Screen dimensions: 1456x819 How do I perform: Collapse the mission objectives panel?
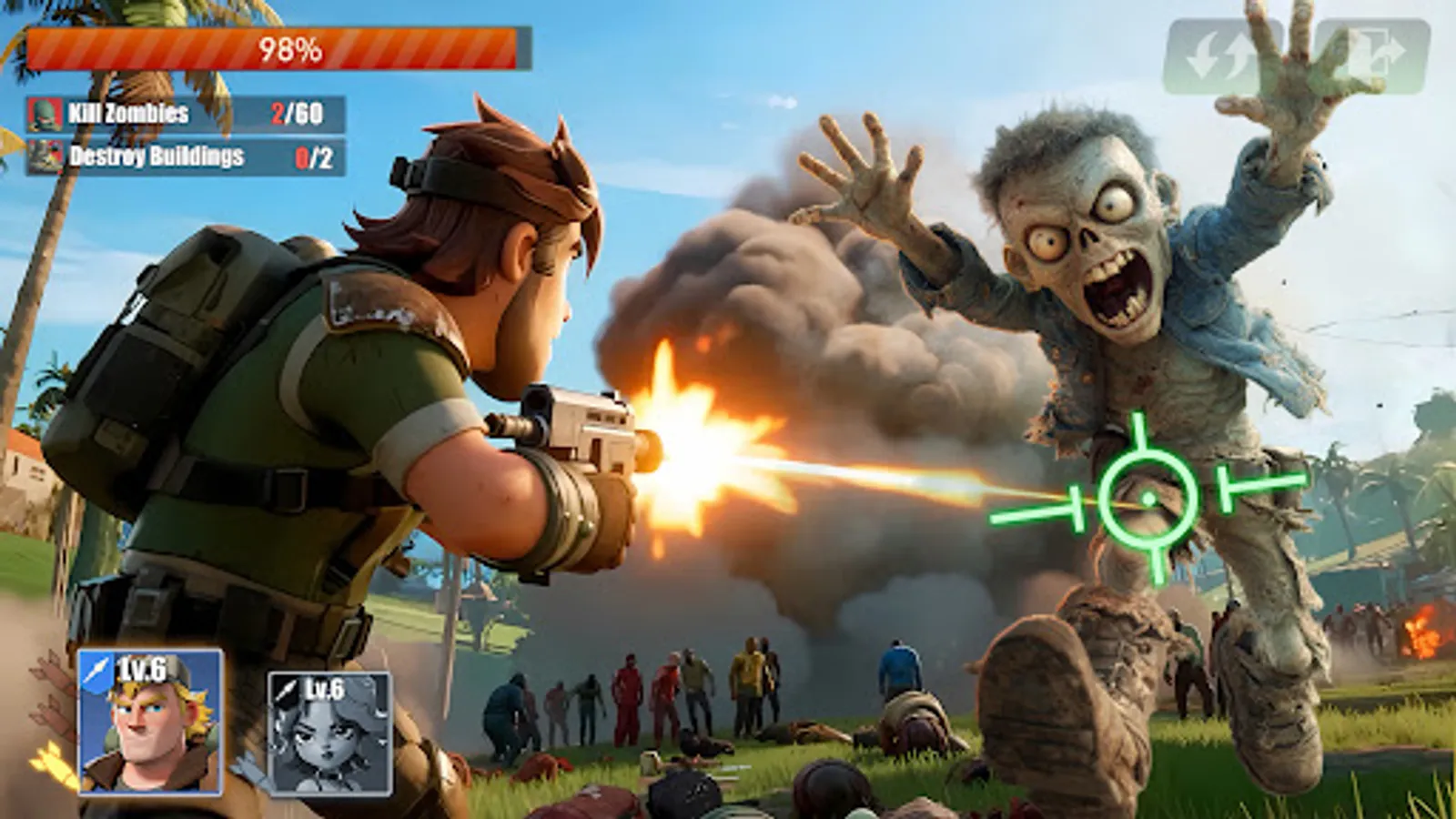coord(182,135)
